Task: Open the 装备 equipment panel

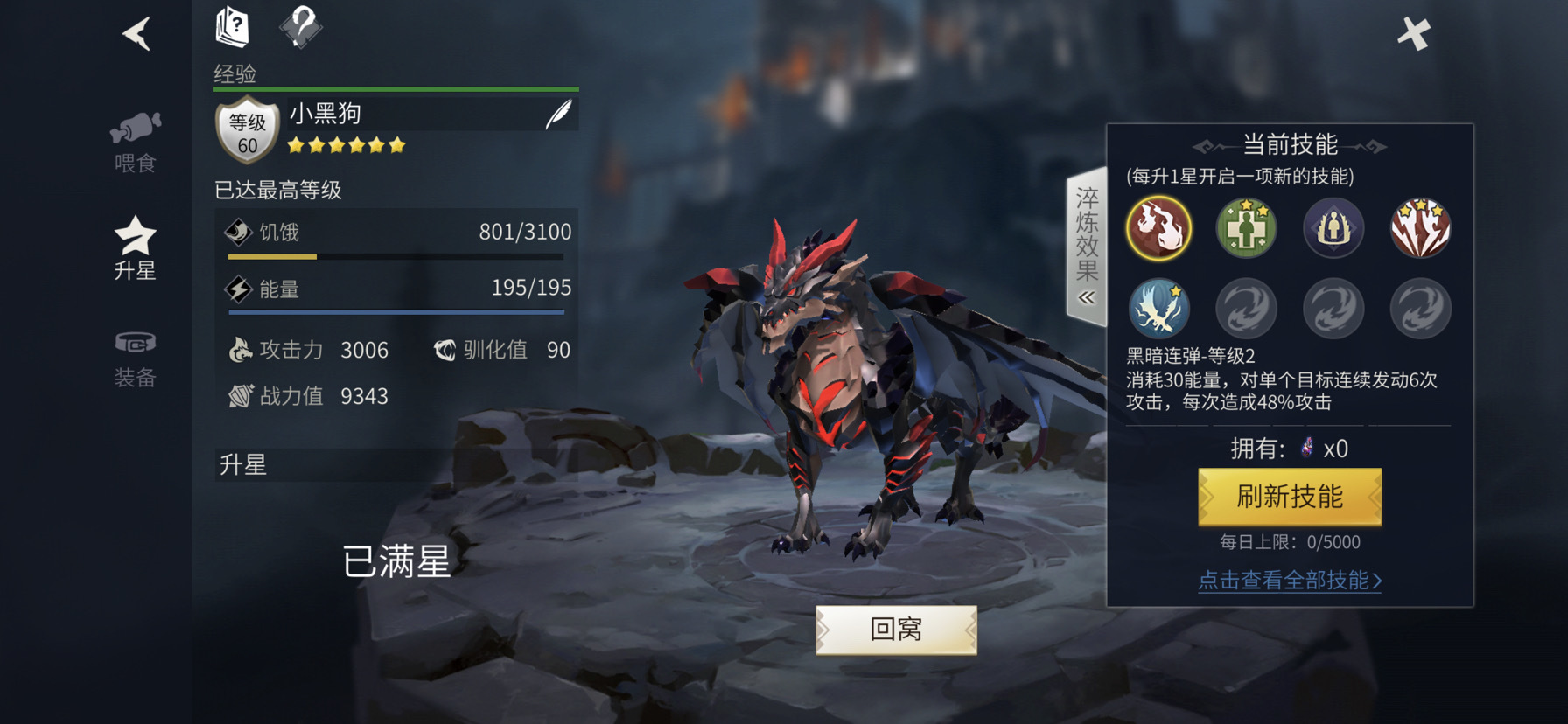Action: pyautogui.click(x=136, y=359)
